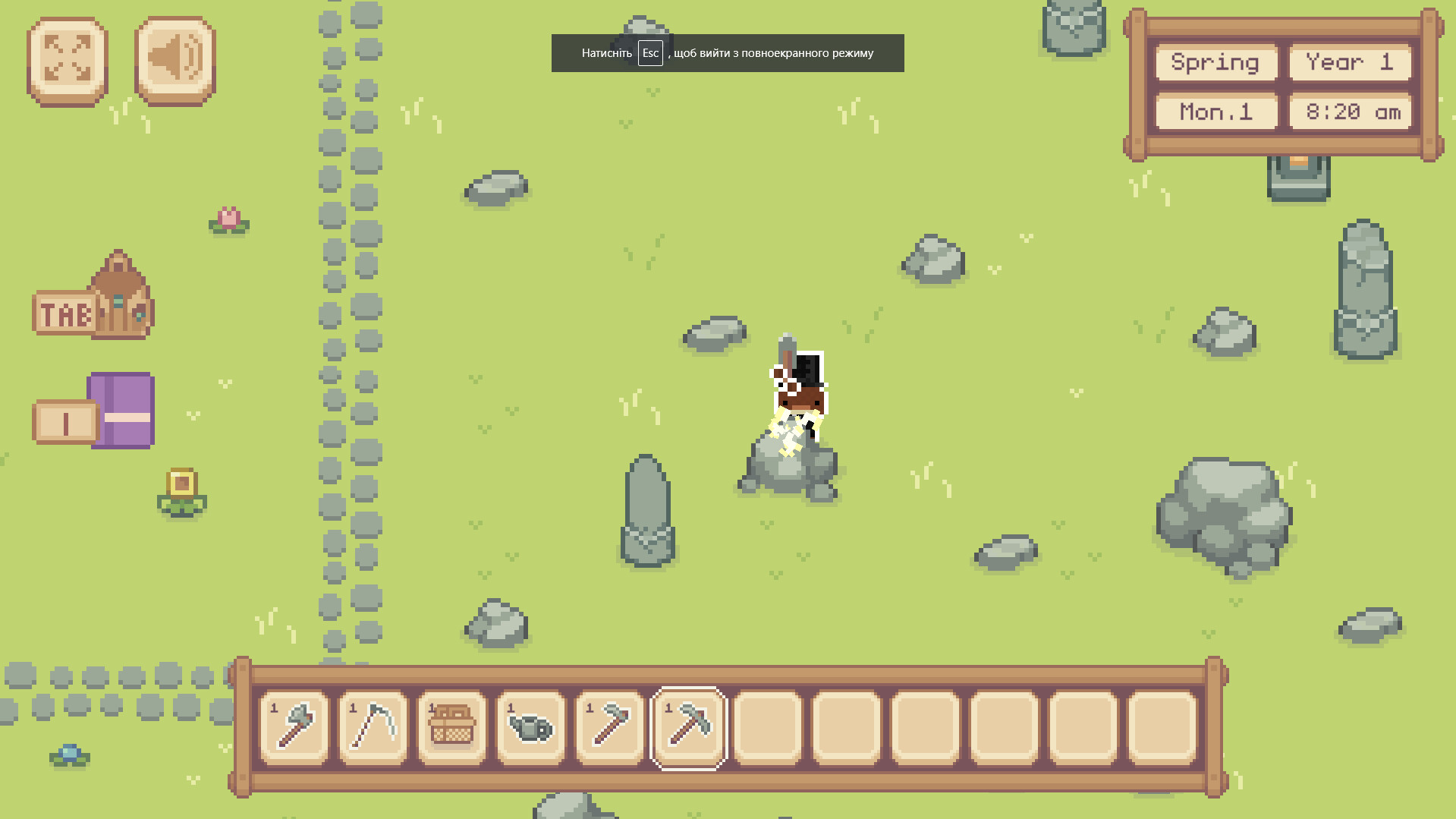Toggle fullscreen mode
1456x819 pixels.
click(66, 61)
